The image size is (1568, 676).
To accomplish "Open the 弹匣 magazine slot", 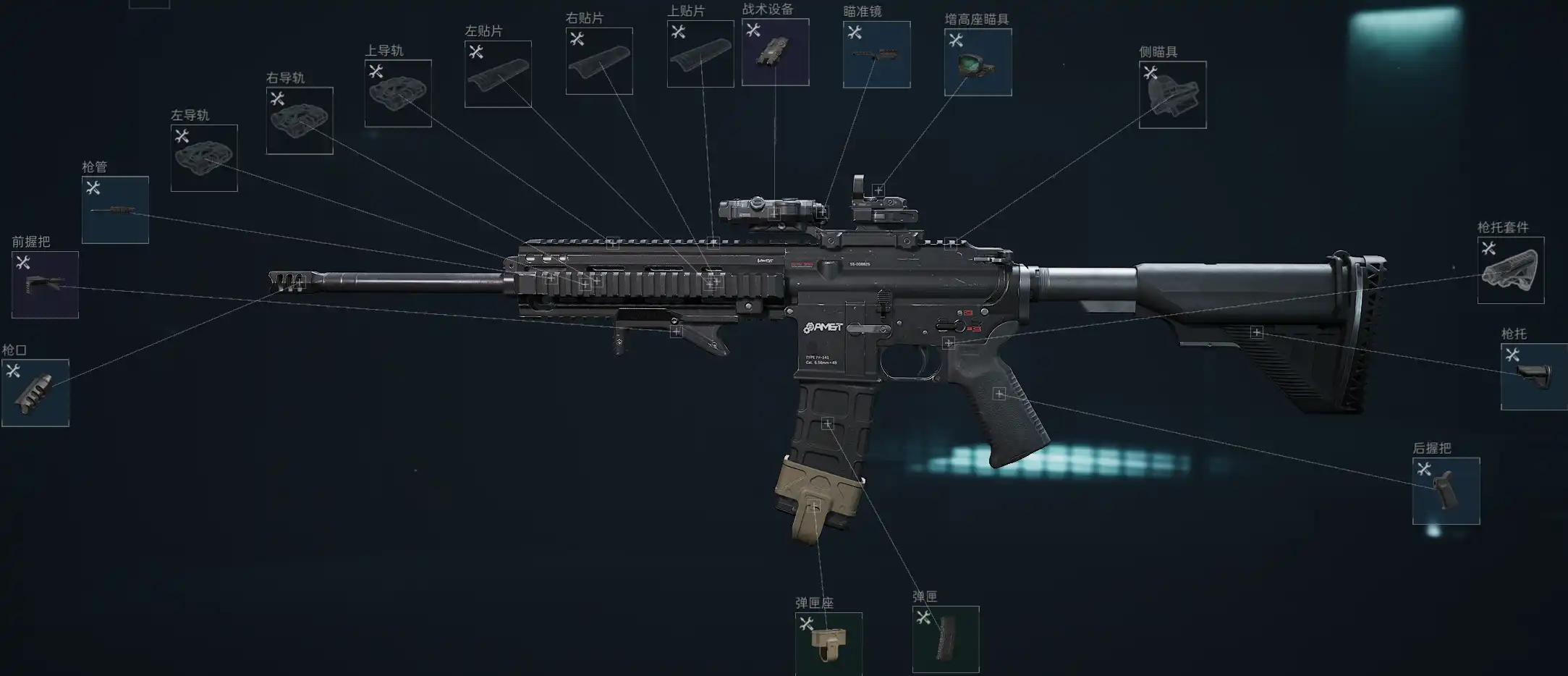I will click(946, 639).
